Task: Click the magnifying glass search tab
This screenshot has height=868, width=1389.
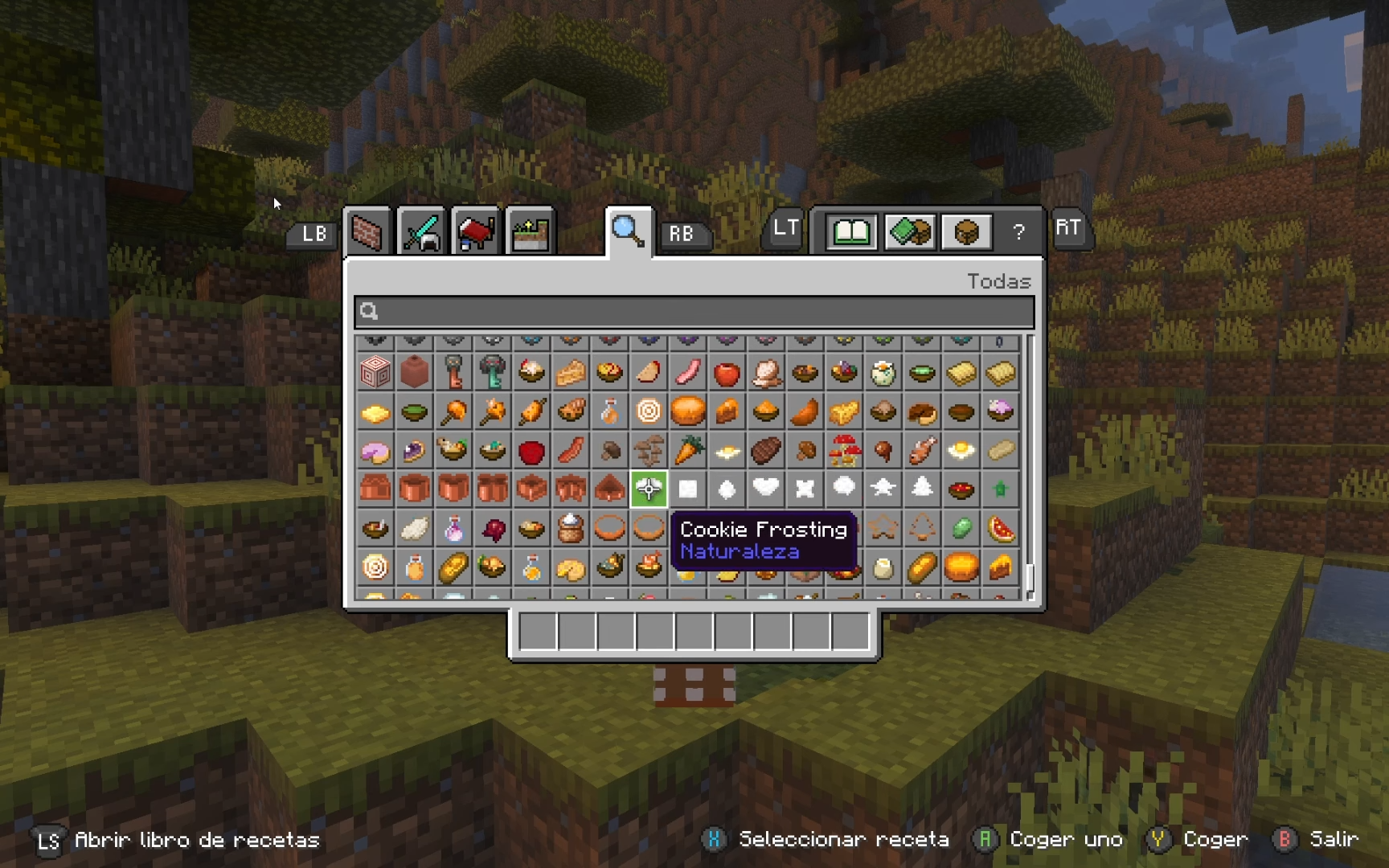Action: pyautogui.click(x=629, y=231)
